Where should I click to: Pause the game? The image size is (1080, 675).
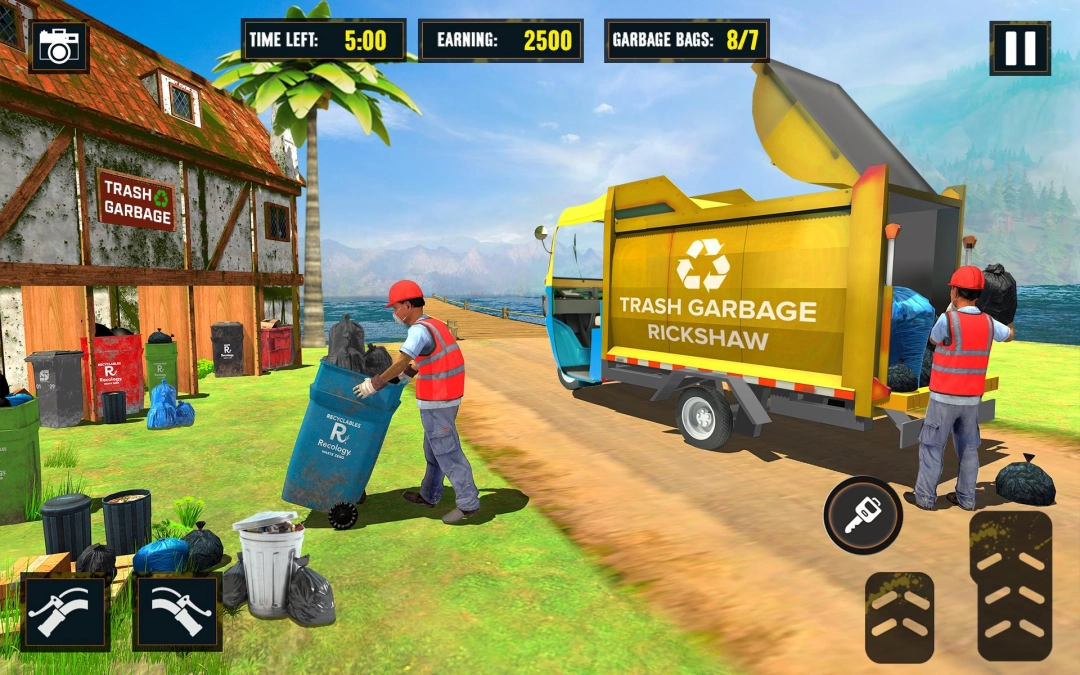coord(1020,48)
